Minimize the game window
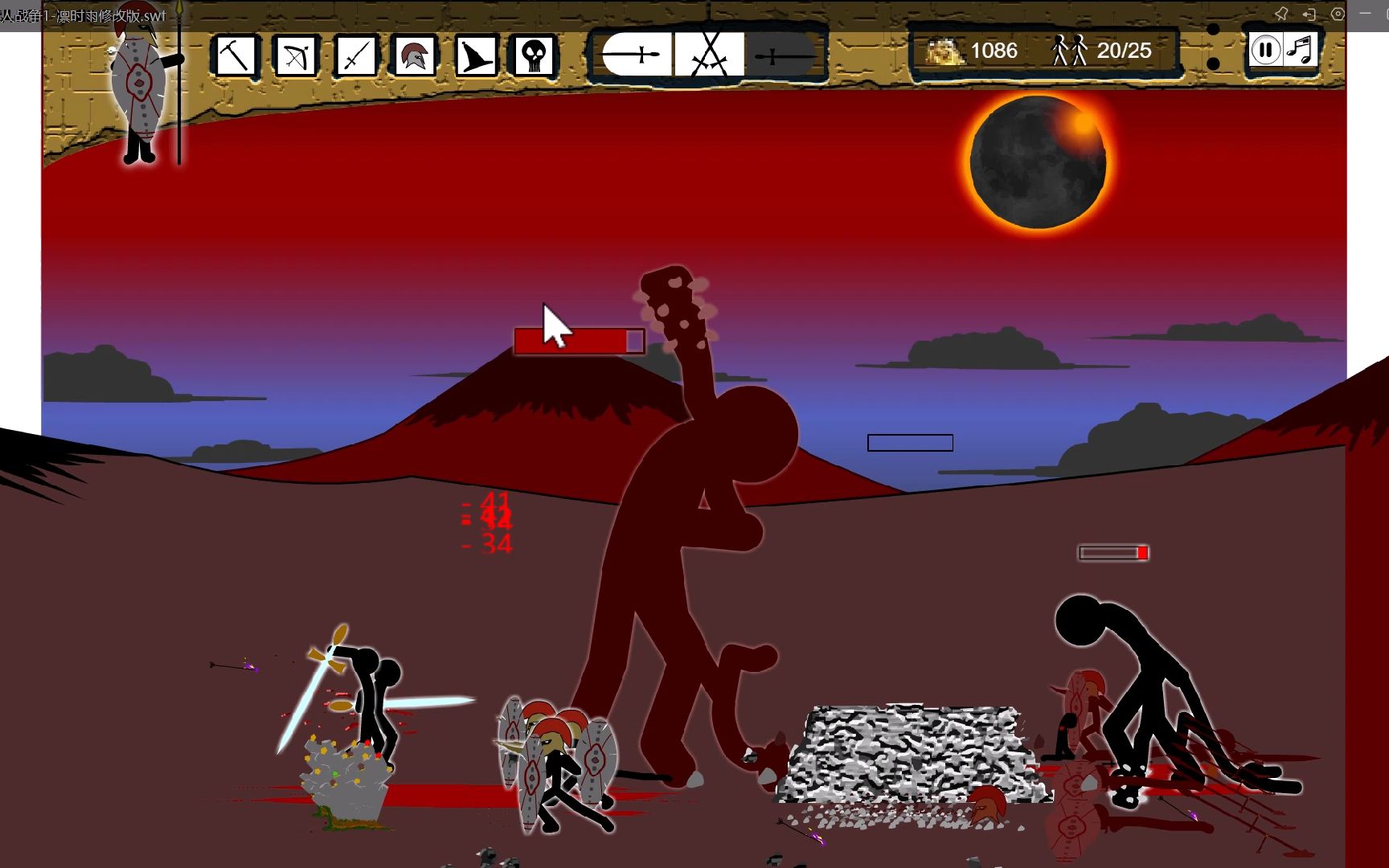Screen dimensions: 1389x868 coord(1365,14)
